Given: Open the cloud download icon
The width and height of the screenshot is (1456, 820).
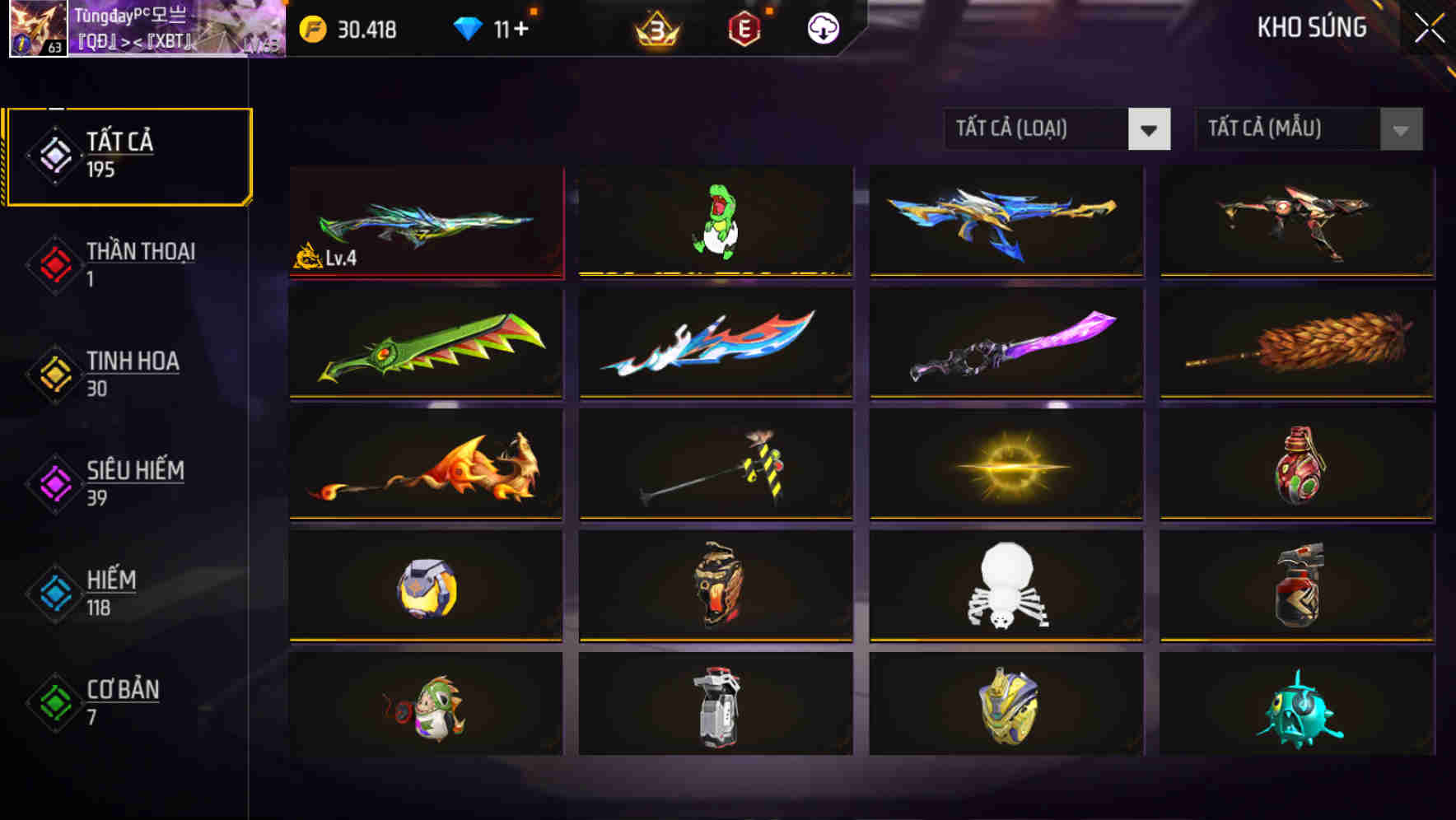Looking at the screenshot, I should [821, 30].
